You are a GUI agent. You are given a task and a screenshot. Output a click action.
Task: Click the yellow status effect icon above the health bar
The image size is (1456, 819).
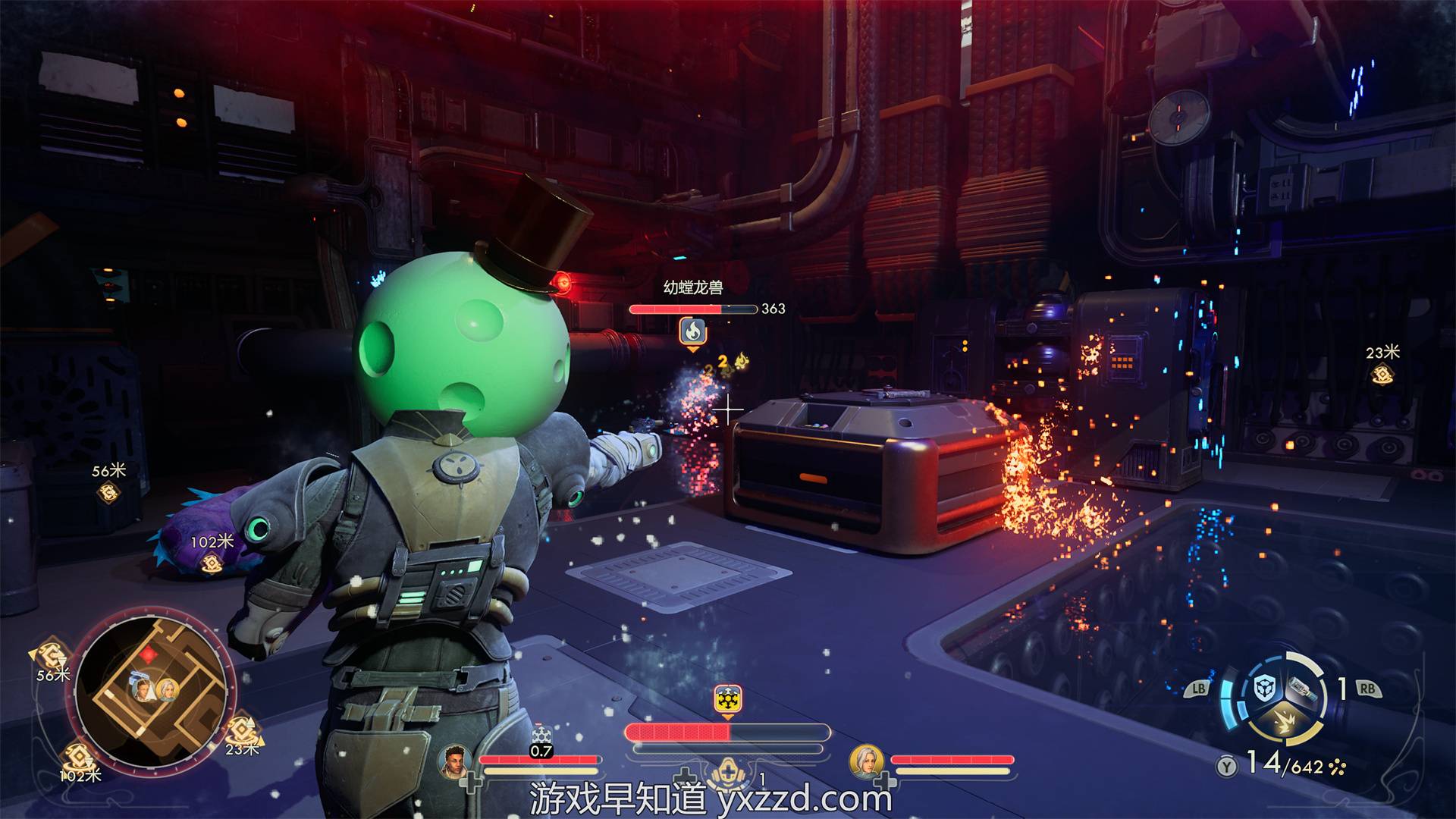[x=727, y=699]
